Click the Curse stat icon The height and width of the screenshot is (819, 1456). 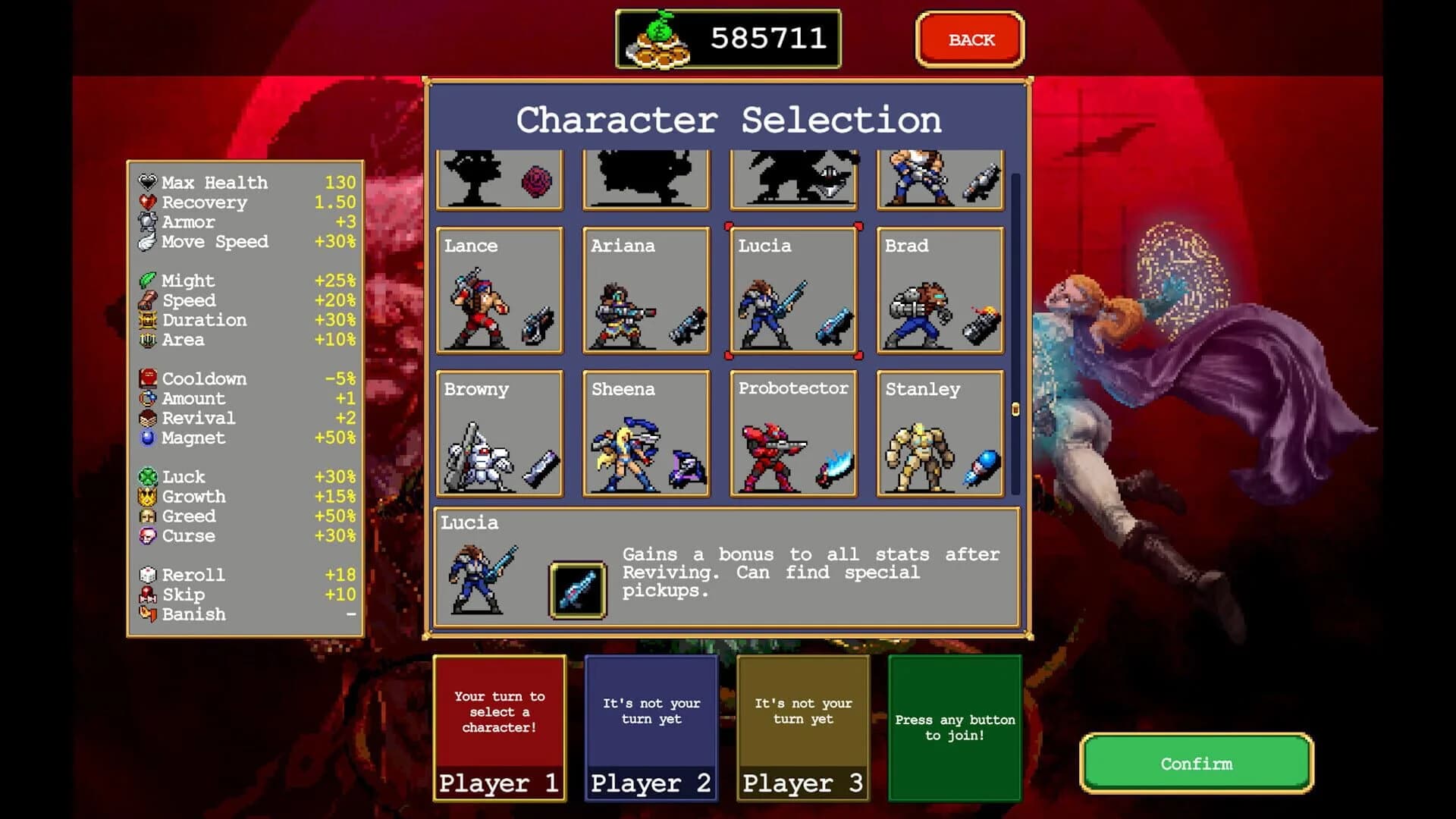point(149,535)
